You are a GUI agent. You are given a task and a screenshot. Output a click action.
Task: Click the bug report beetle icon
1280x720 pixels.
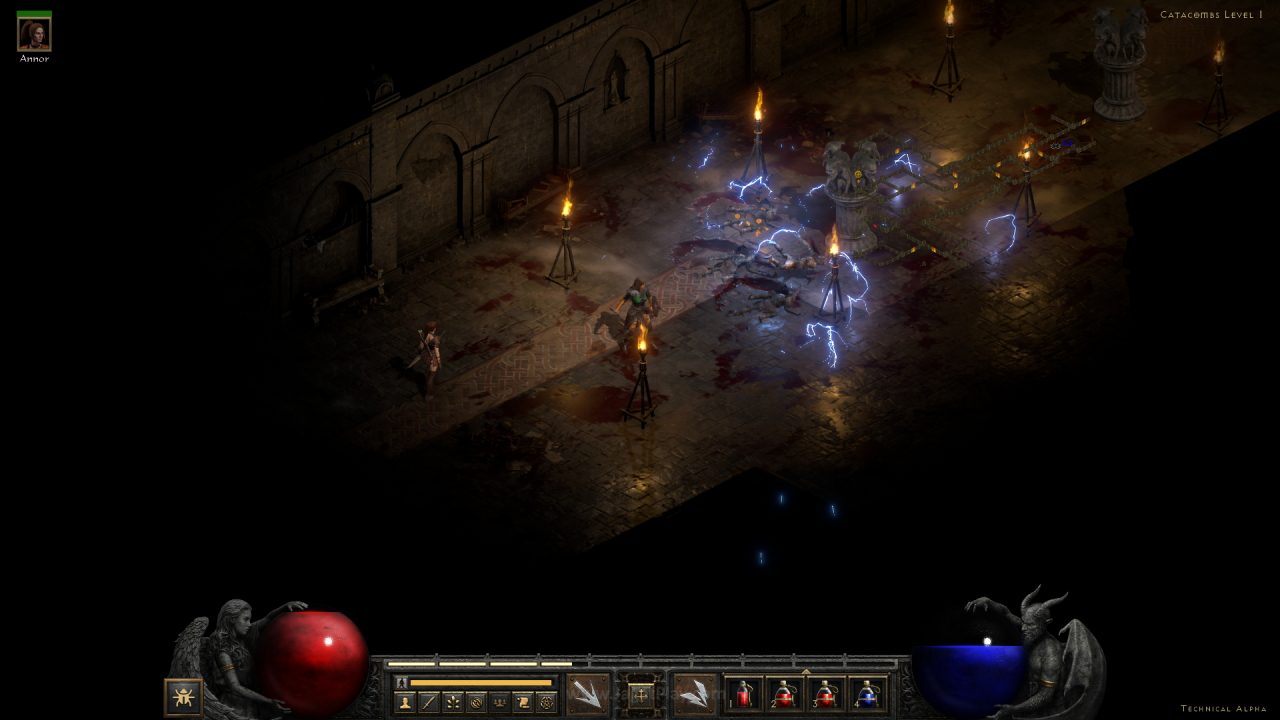click(x=183, y=696)
